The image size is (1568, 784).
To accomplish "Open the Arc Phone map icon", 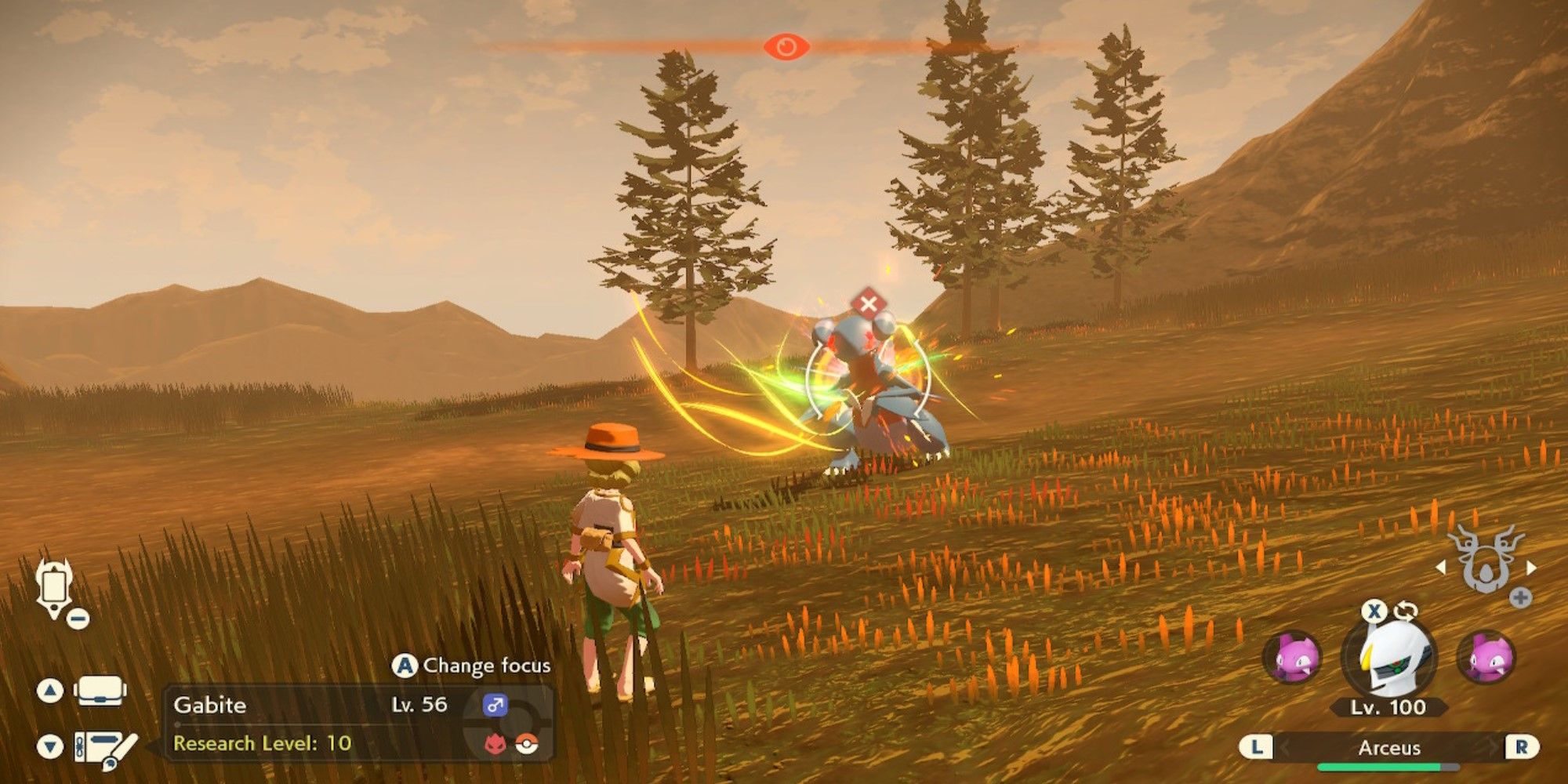I will 55,586.
